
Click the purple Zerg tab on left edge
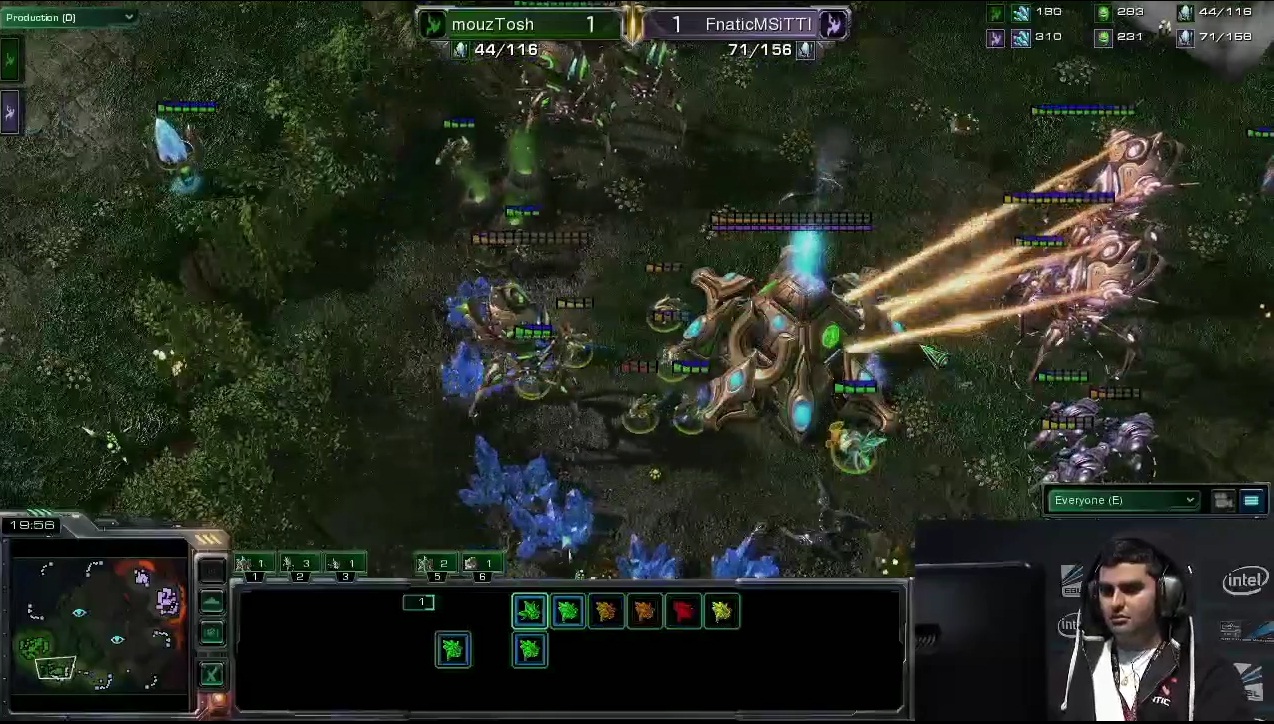pos(10,112)
